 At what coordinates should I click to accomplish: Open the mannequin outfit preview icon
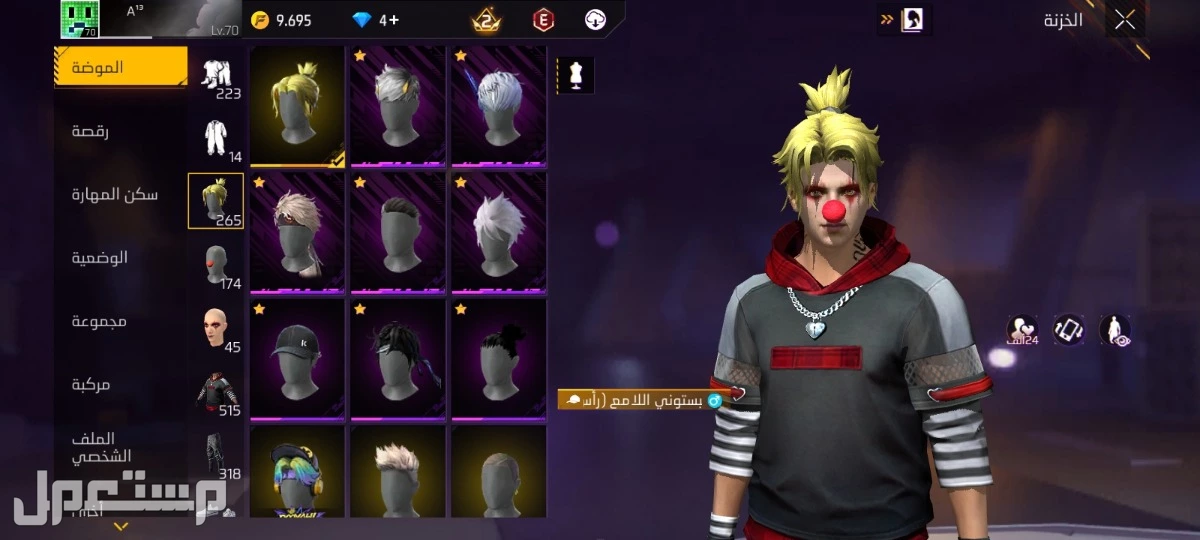(x=575, y=75)
